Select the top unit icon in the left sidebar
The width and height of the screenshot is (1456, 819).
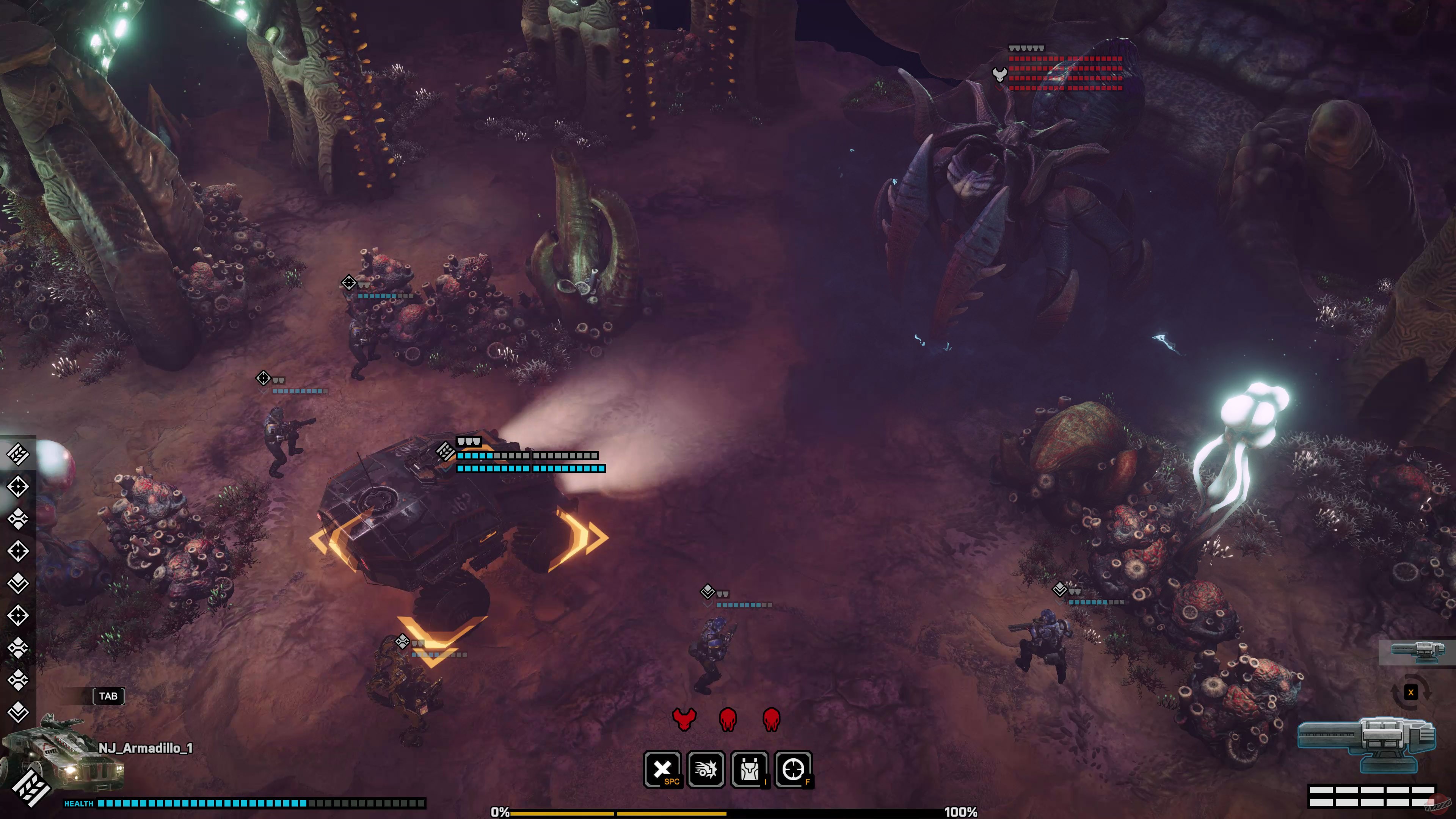pos(17,454)
